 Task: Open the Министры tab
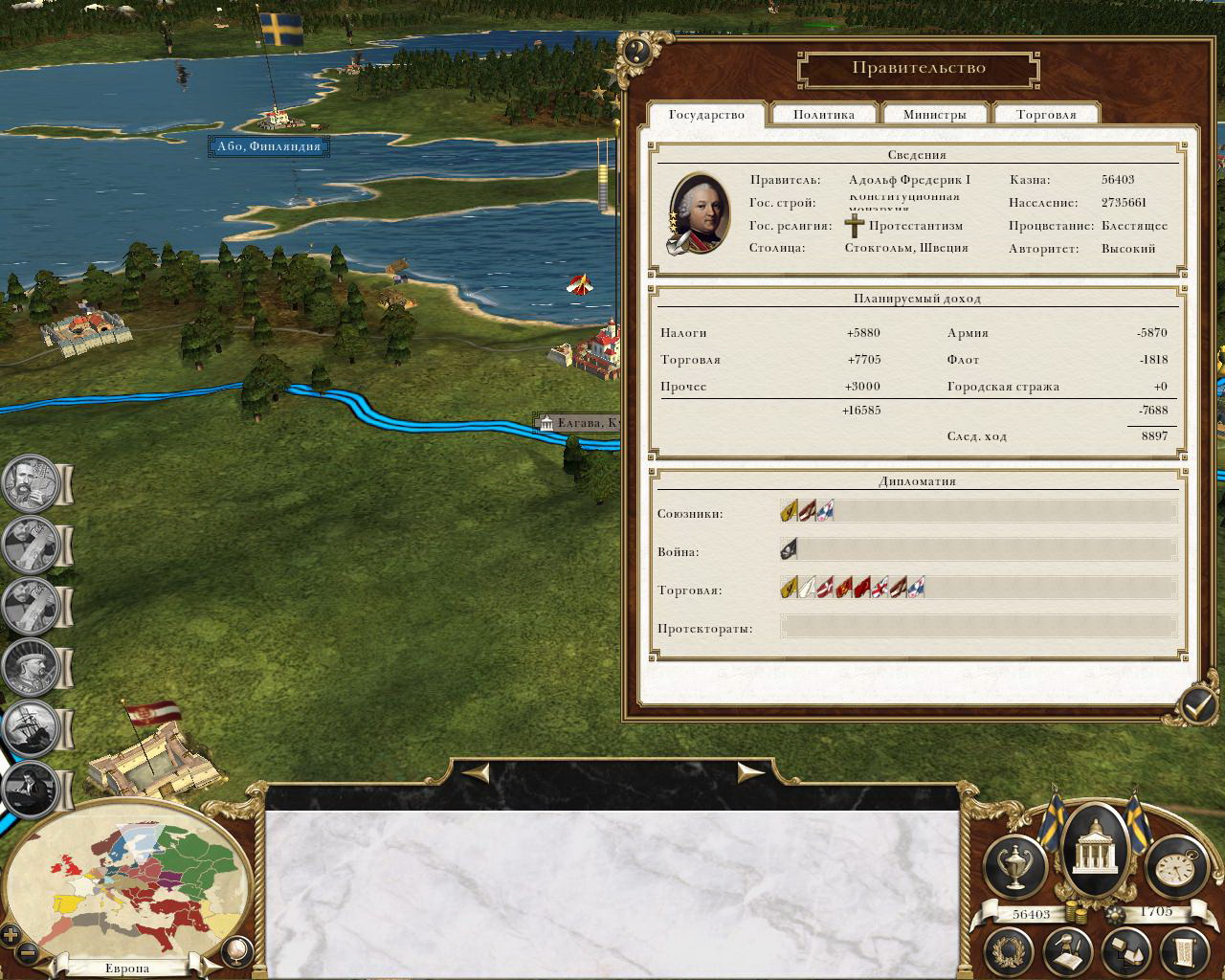point(934,115)
